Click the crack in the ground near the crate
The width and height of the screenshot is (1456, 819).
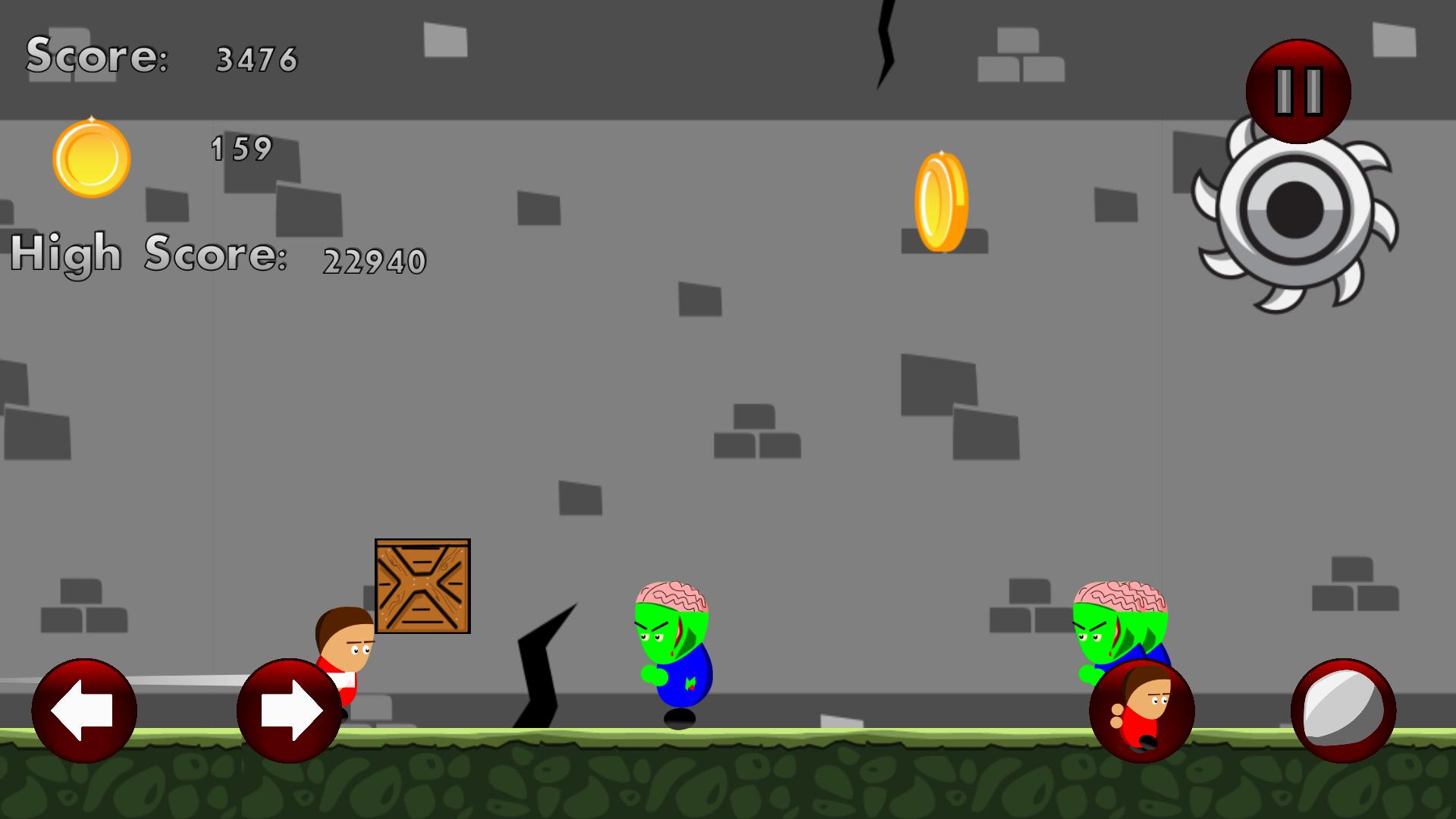pos(538,675)
